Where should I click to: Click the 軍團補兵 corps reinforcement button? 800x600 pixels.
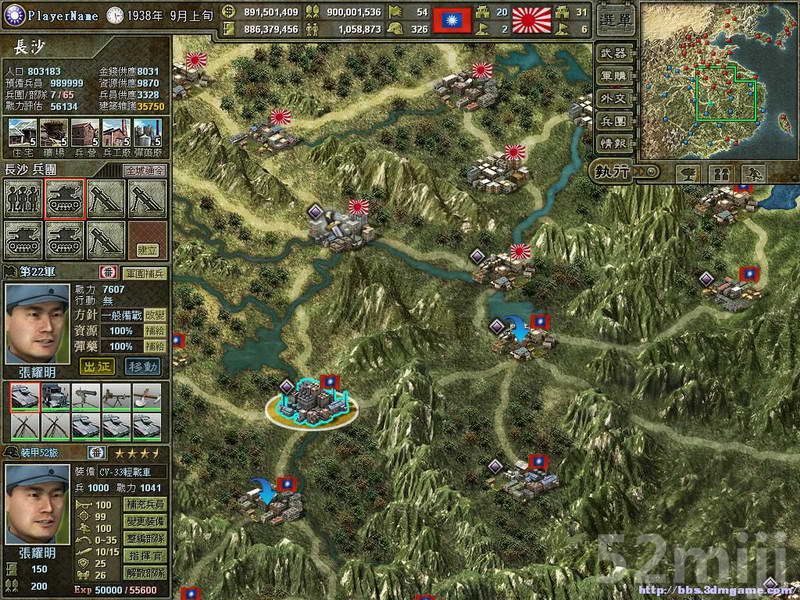click(x=144, y=272)
